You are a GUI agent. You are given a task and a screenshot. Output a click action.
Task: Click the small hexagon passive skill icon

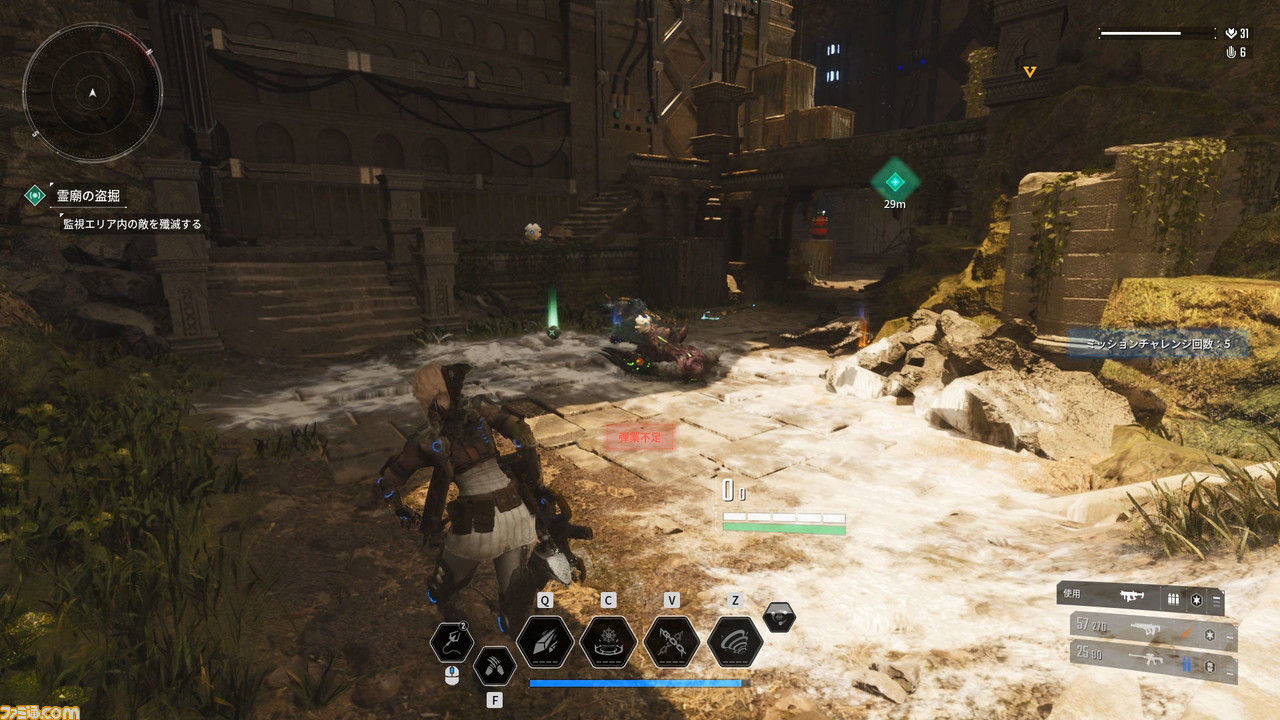pyautogui.click(x=779, y=617)
